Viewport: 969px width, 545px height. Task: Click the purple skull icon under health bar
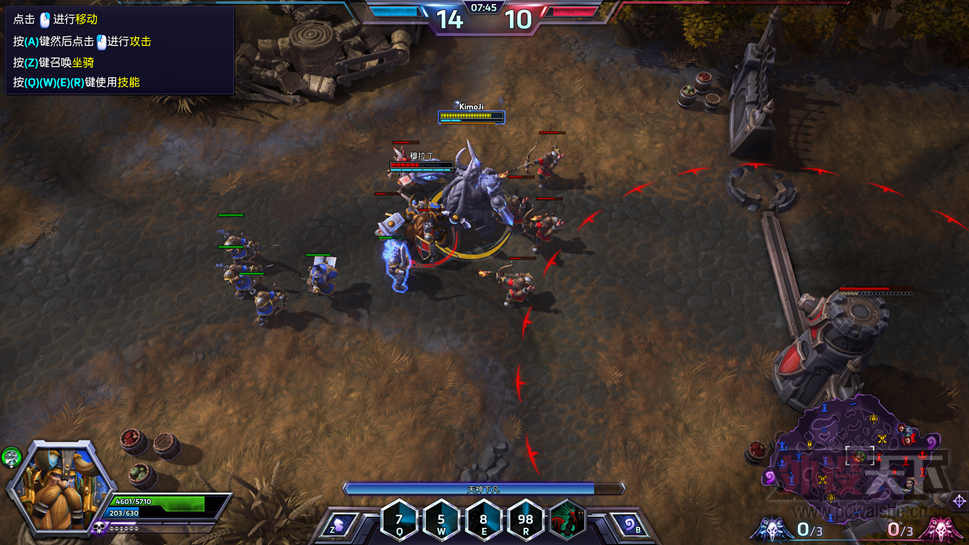100,526
